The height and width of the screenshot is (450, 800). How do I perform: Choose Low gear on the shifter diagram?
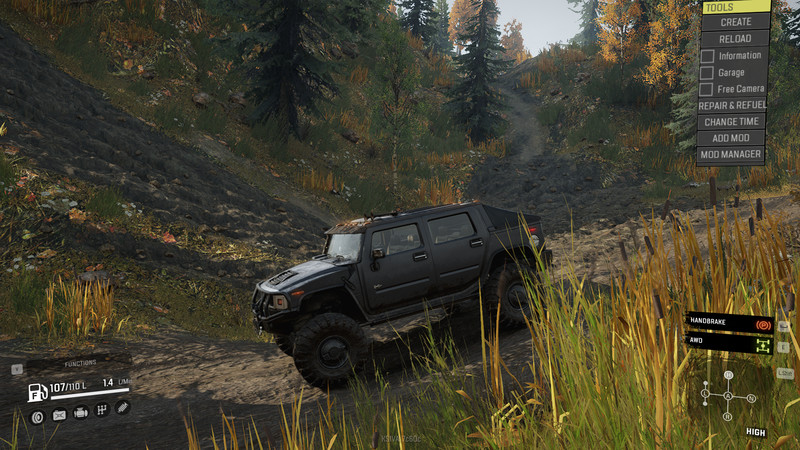(705, 395)
